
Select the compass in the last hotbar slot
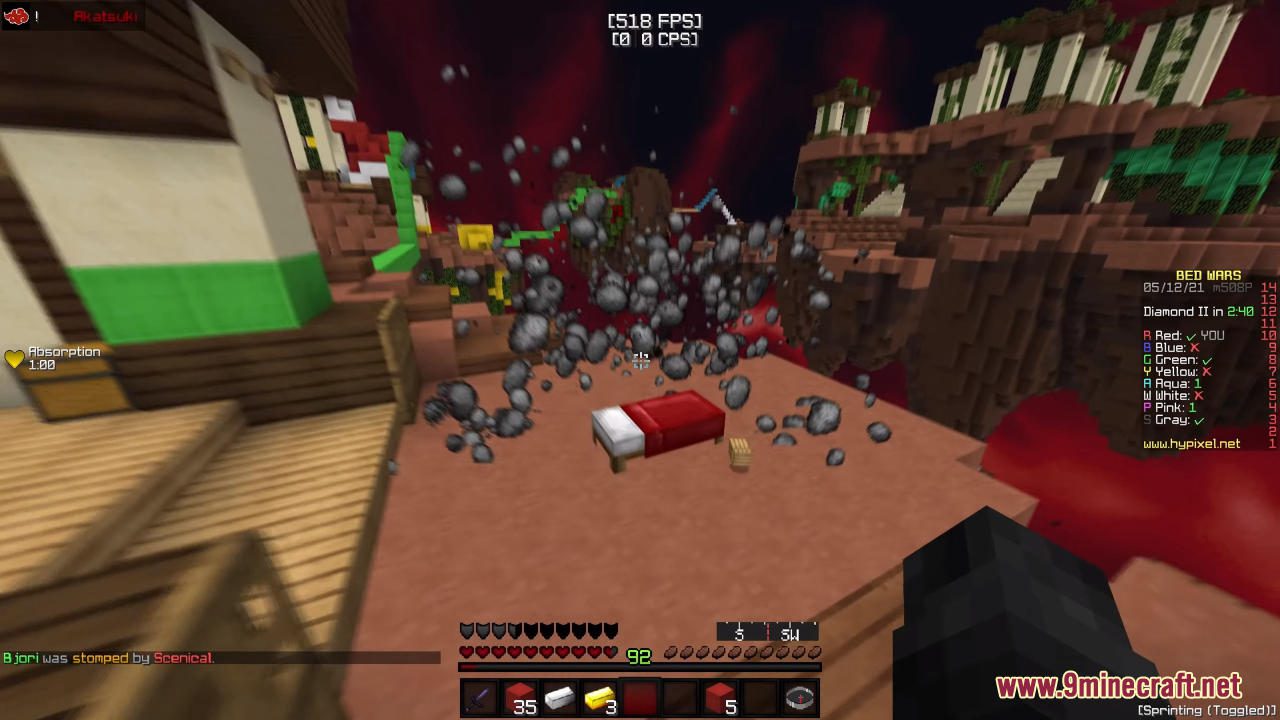tap(799, 697)
